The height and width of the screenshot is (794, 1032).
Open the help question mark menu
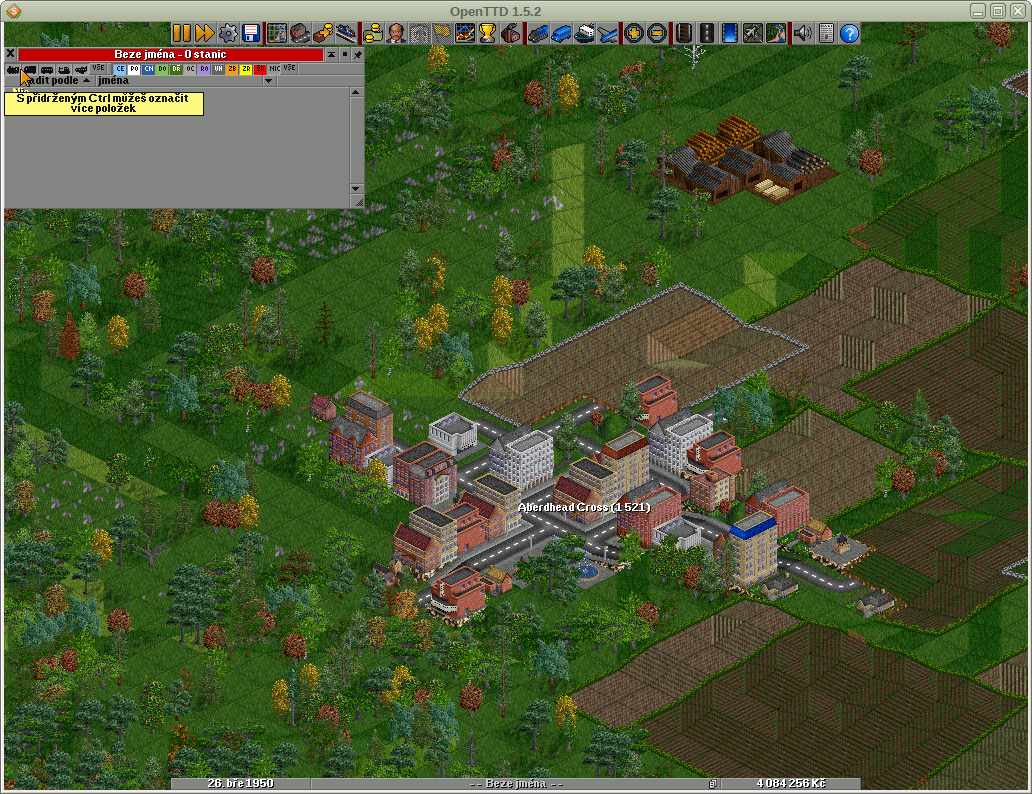[849, 34]
